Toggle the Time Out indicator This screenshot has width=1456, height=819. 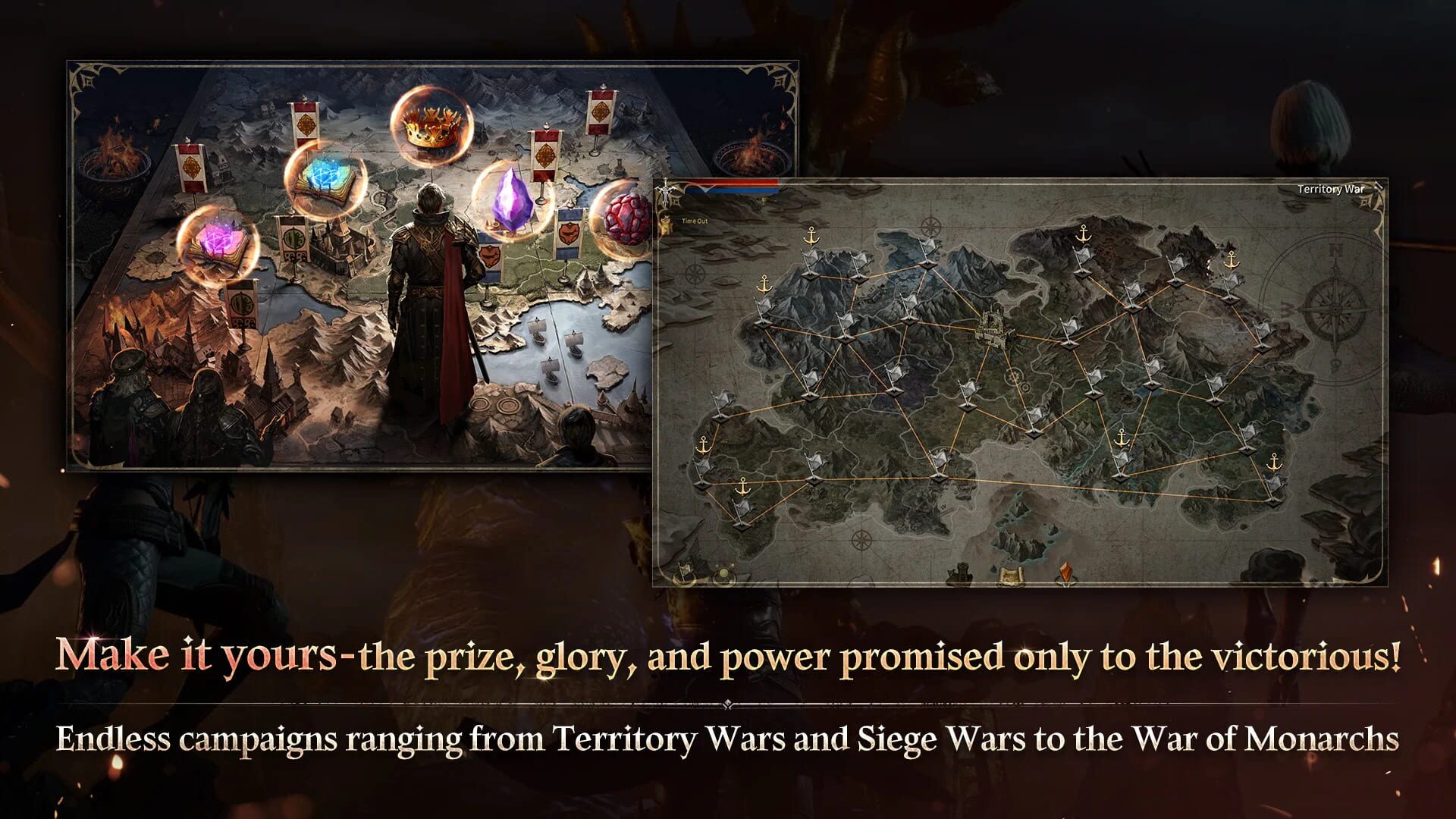[x=695, y=221]
